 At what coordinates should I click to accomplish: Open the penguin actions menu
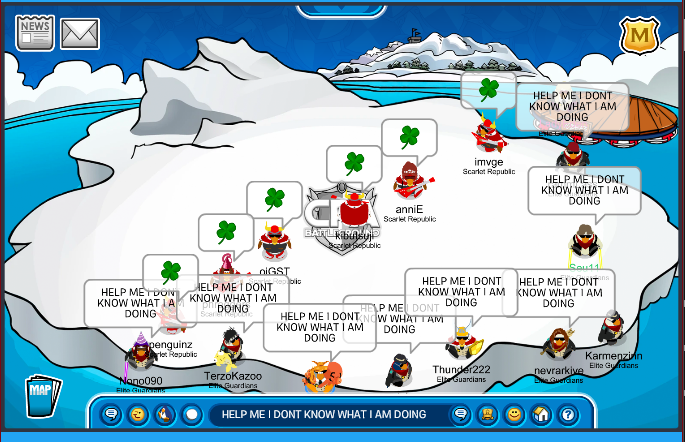[165, 414]
